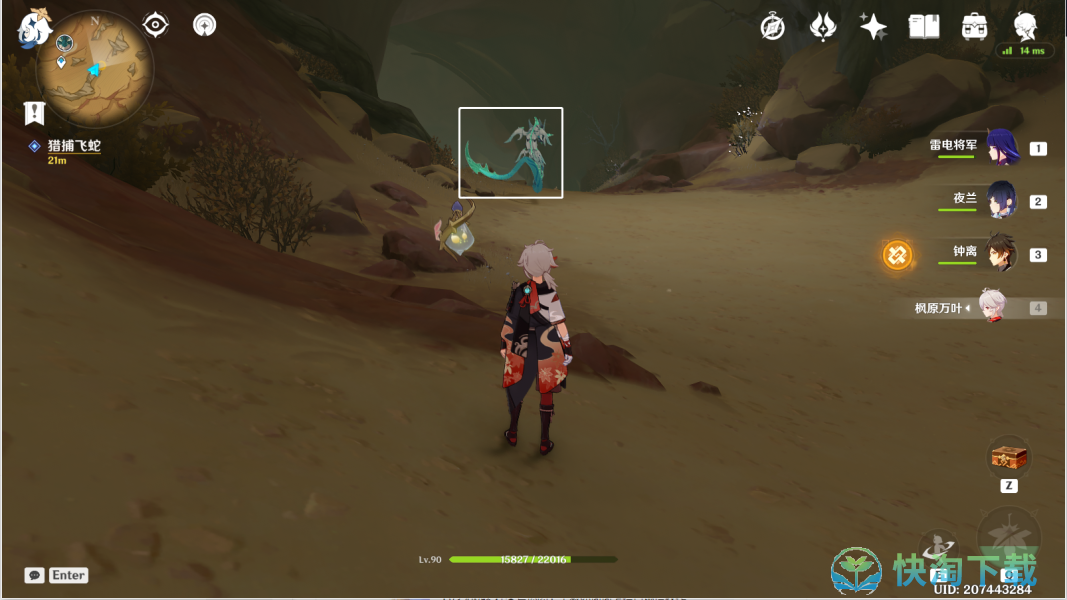This screenshot has height=600, width=1067.
Task: Open the Paimon main menu
Action: [x=33, y=29]
